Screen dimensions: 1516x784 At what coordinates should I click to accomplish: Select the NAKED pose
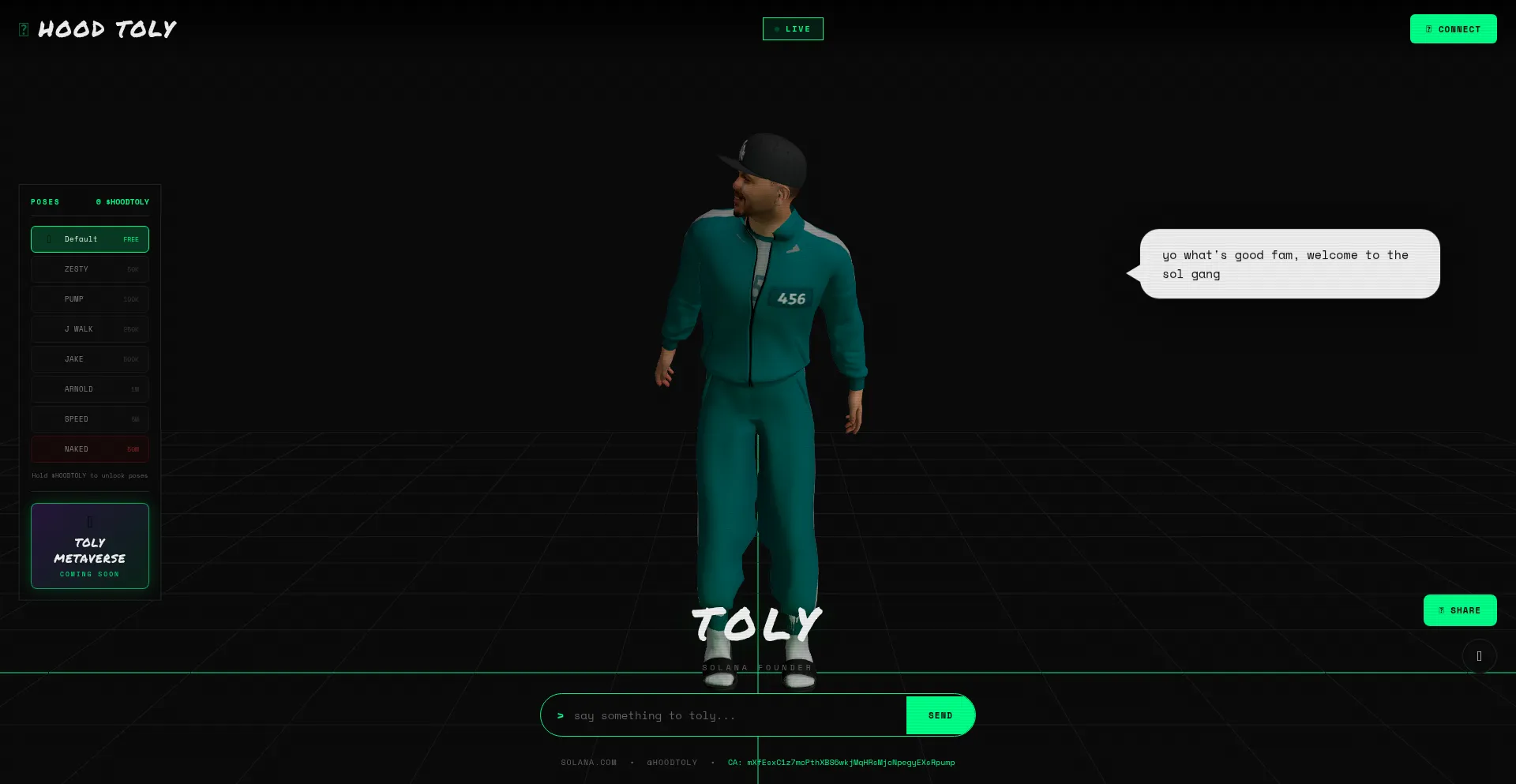(x=89, y=448)
